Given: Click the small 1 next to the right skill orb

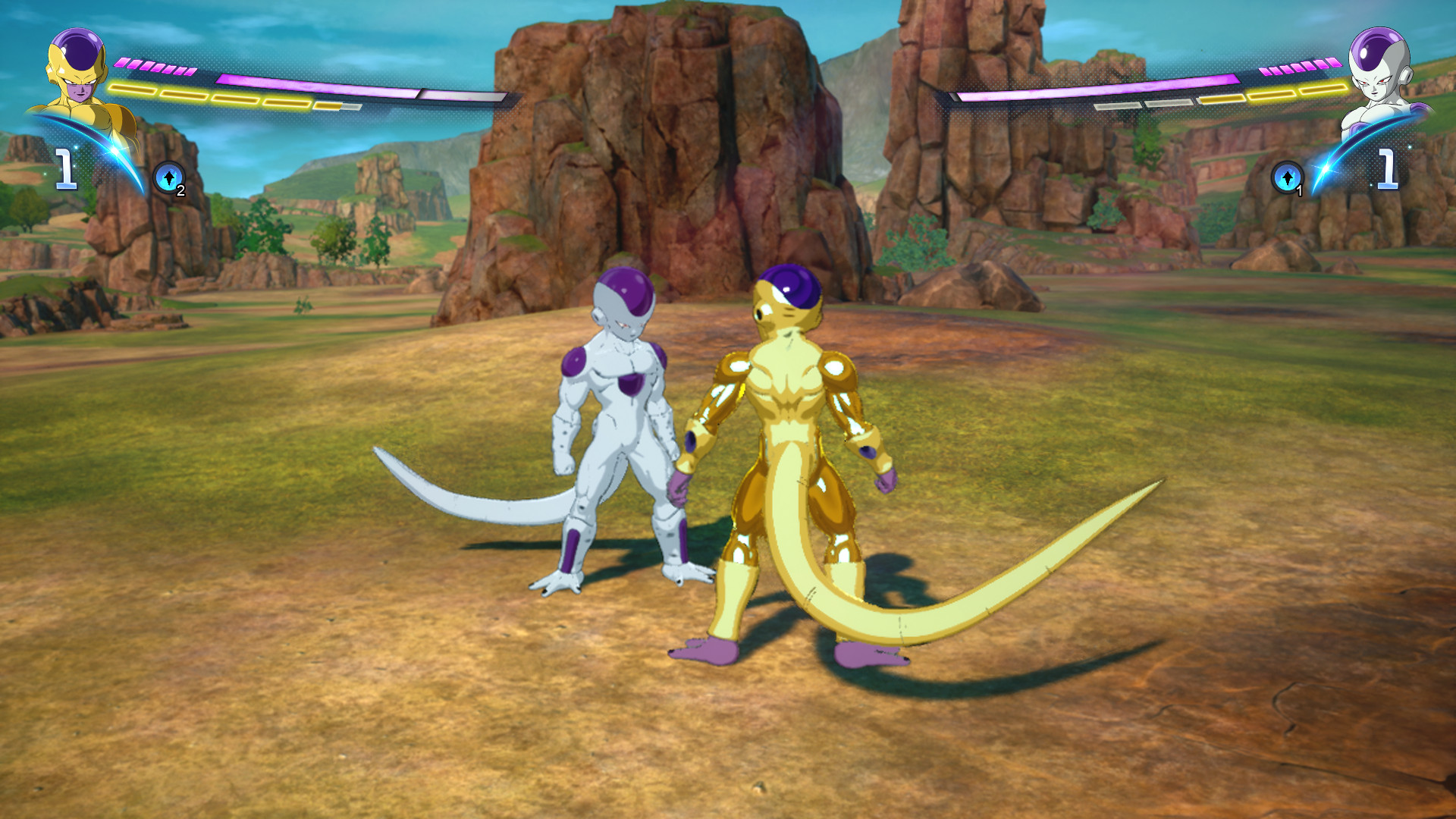Looking at the screenshot, I should tap(1299, 190).
